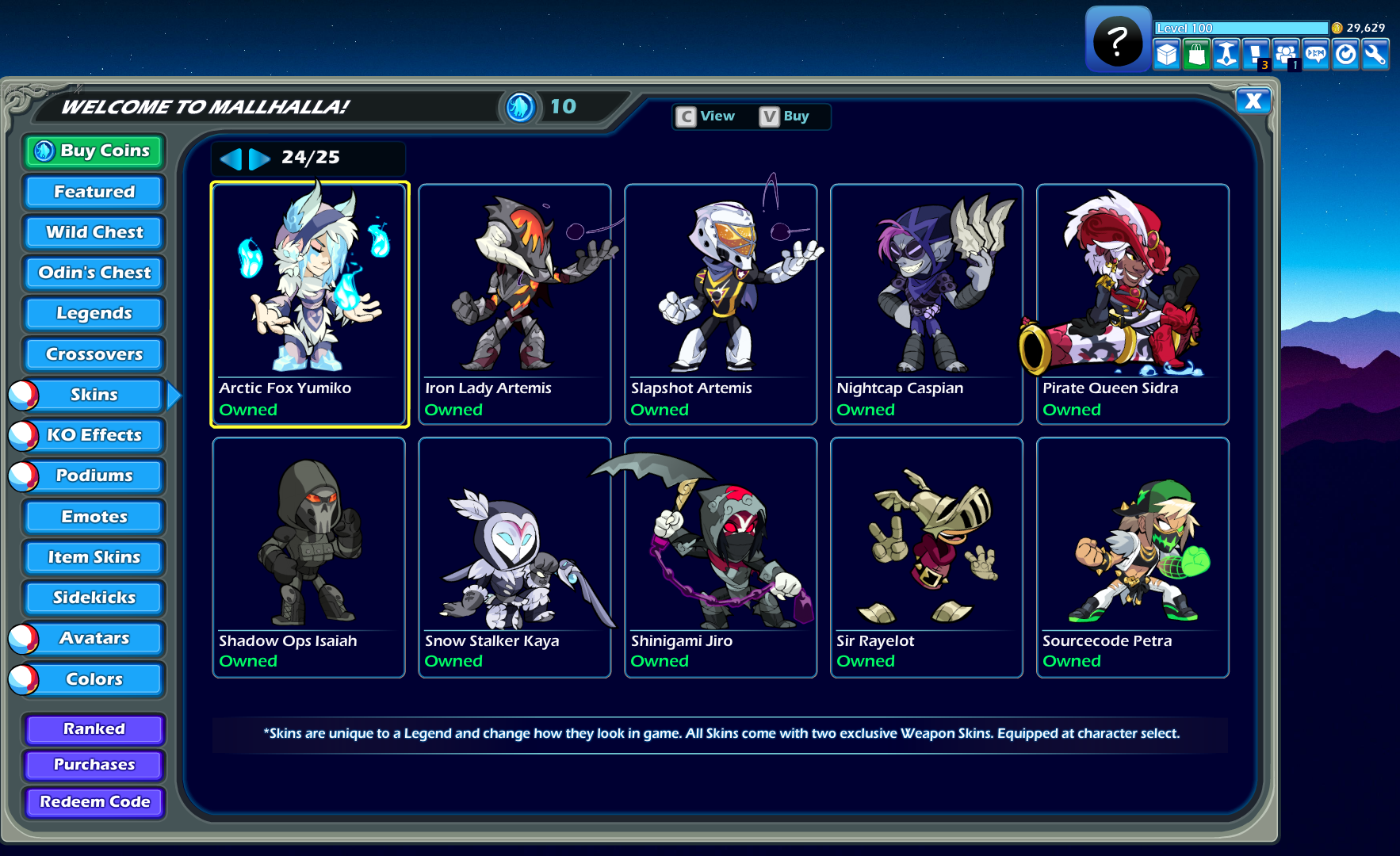Open the Help question mark panel
The width and height of the screenshot is (1400, 856).
[x=1118, y=40]
